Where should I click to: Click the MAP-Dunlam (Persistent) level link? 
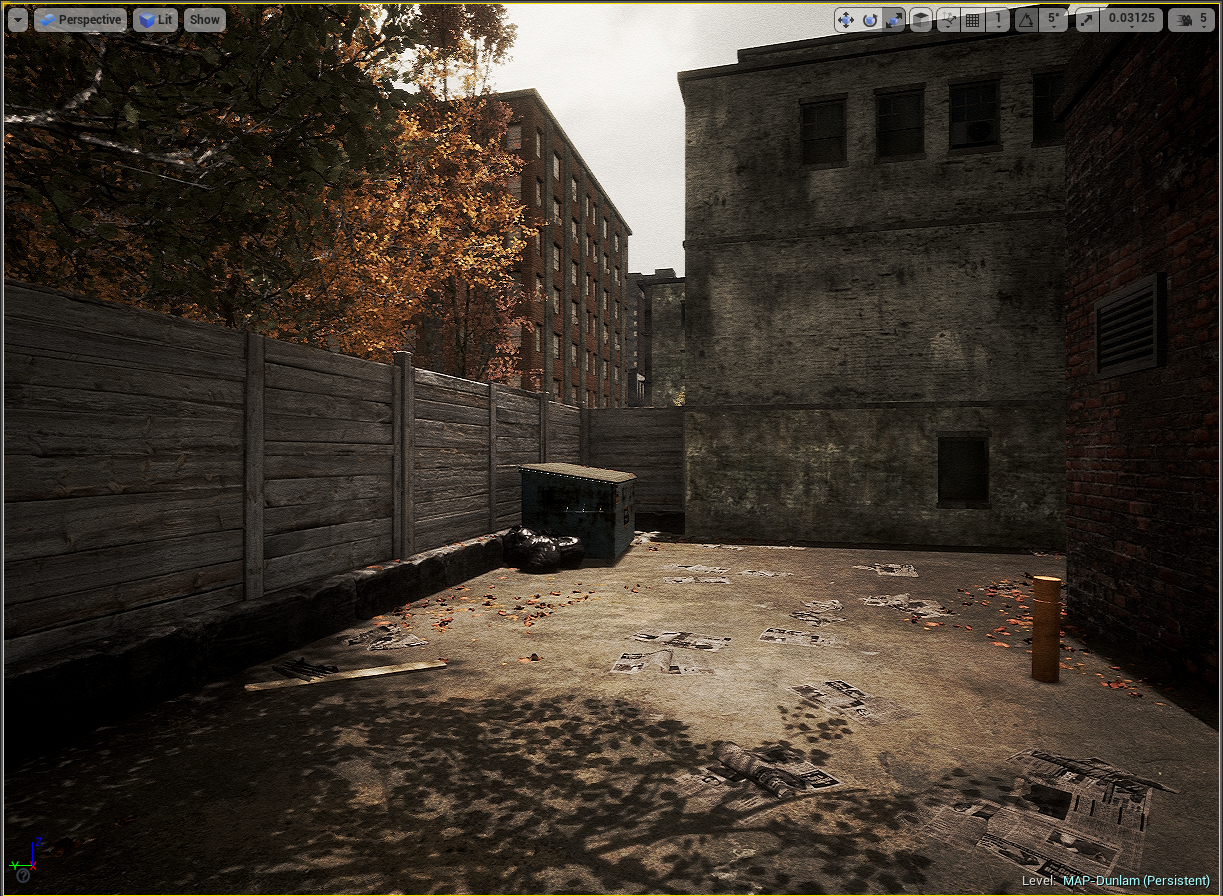[1135, 880]
